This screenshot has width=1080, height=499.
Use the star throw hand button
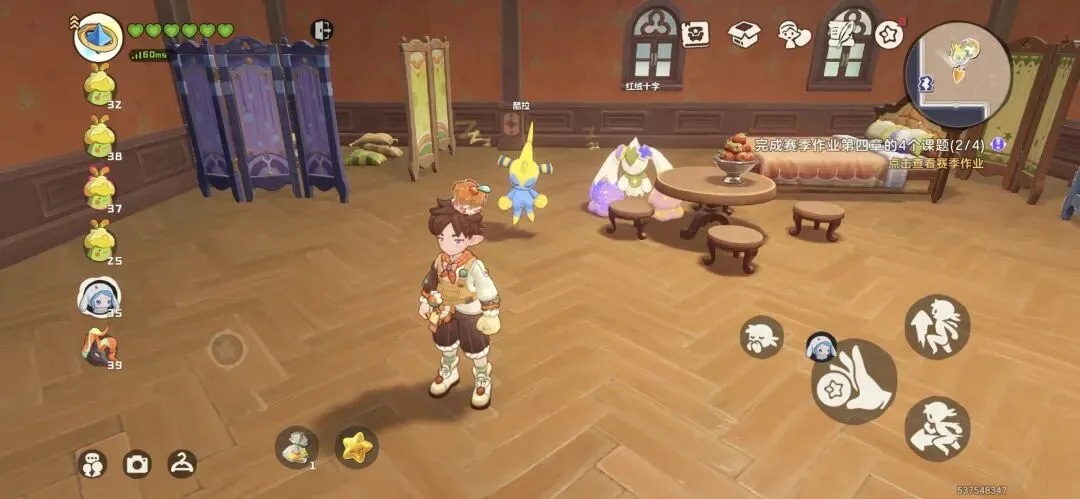(x=854, y=381)
